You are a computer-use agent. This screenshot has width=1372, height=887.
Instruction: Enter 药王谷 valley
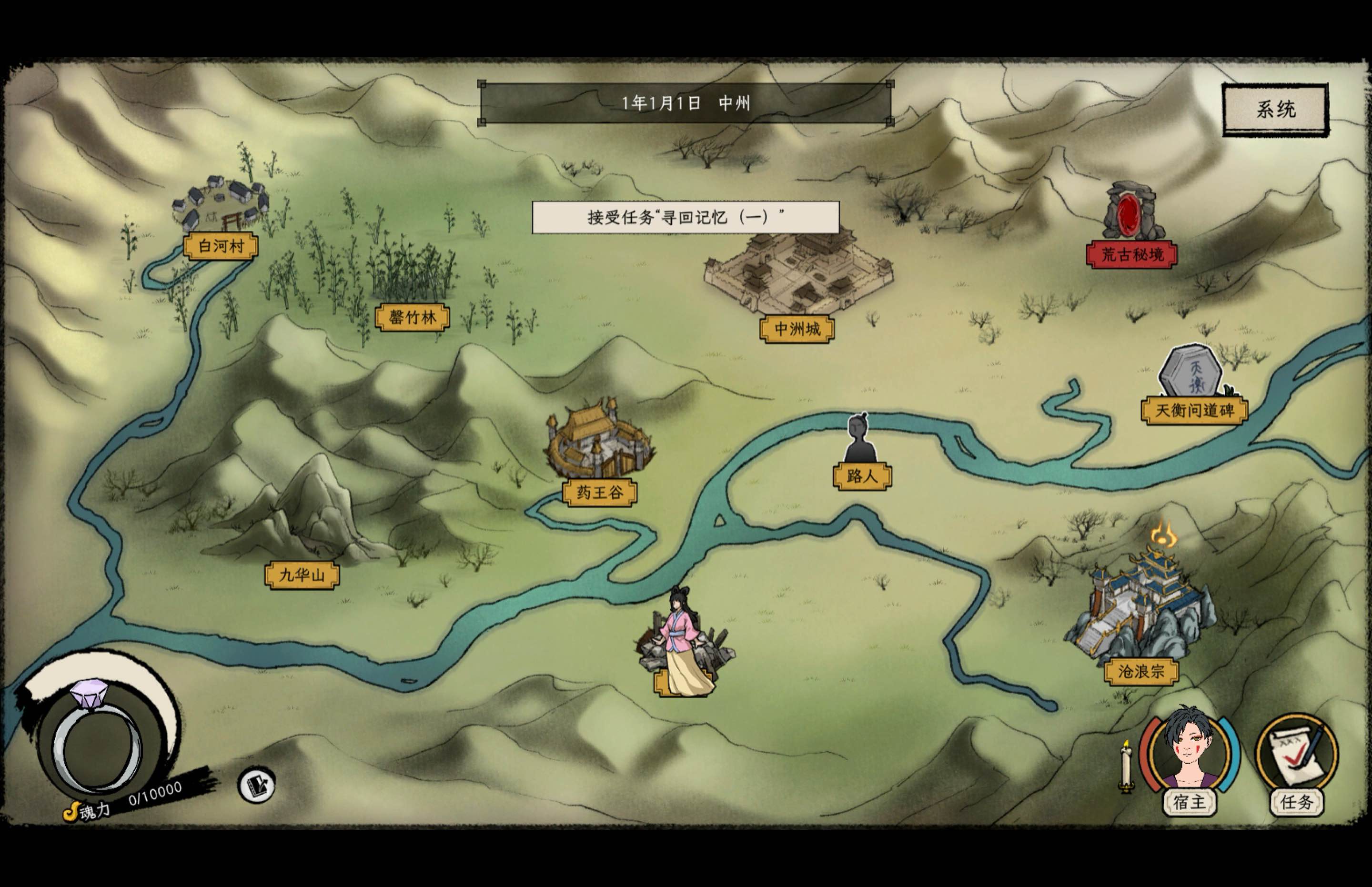click(599, 491)
